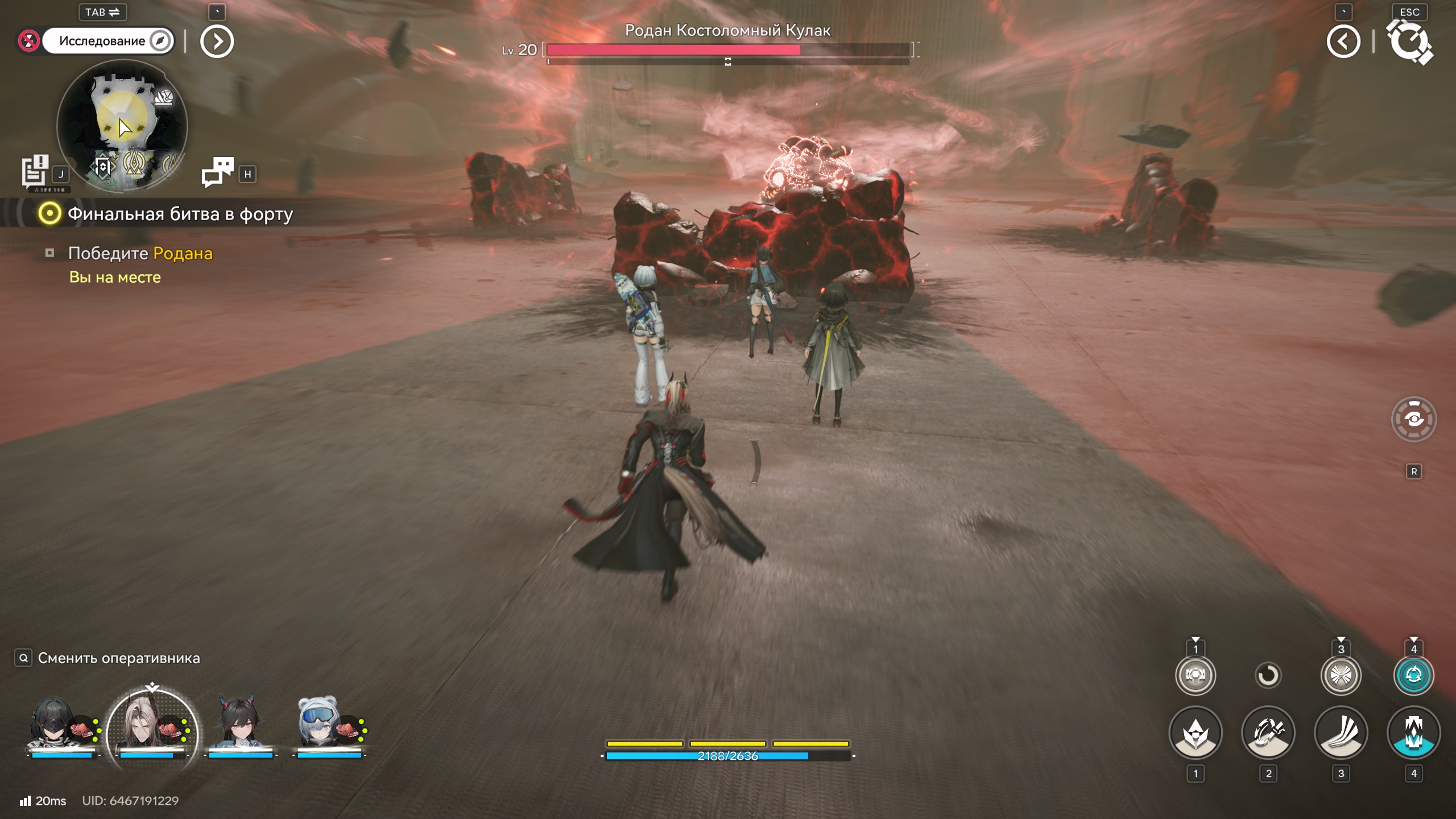The width and height of the screenshot is (1456, 819).
Task: Switch to the bear-eared goggles operative portrait
Action: (x=319, y=725)
